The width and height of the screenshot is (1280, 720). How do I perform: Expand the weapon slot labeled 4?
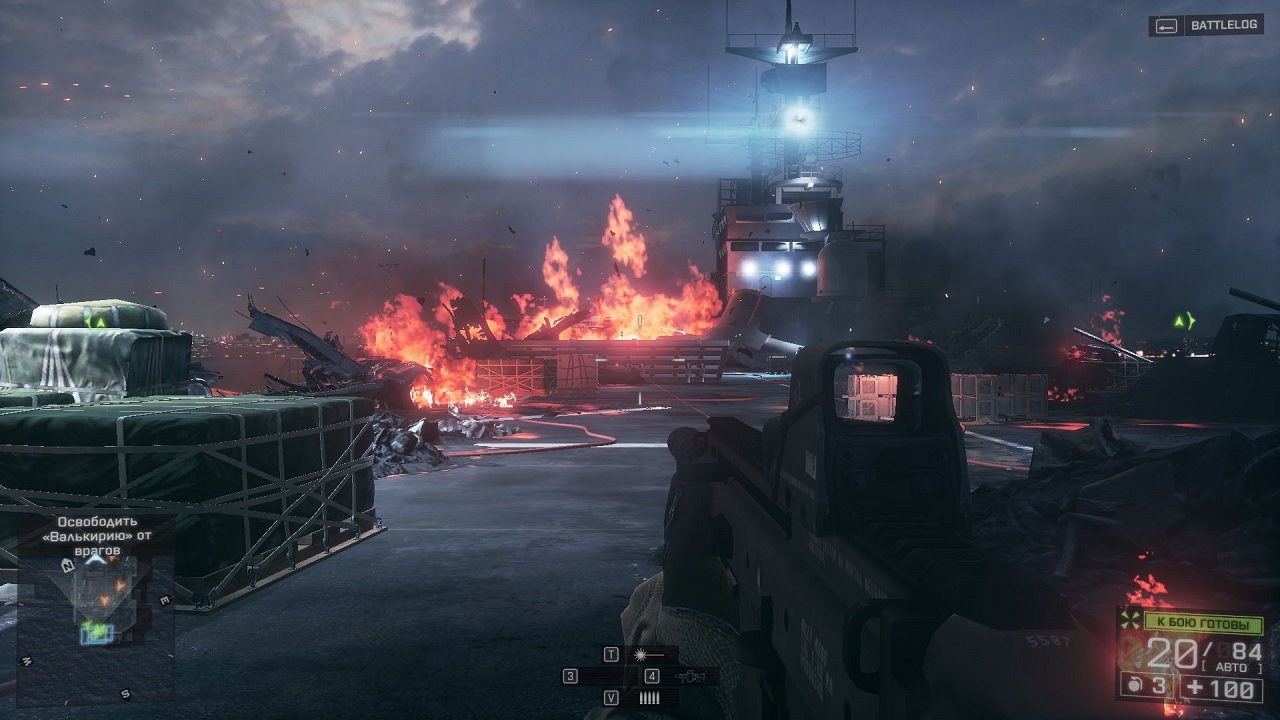coord(651,677)
